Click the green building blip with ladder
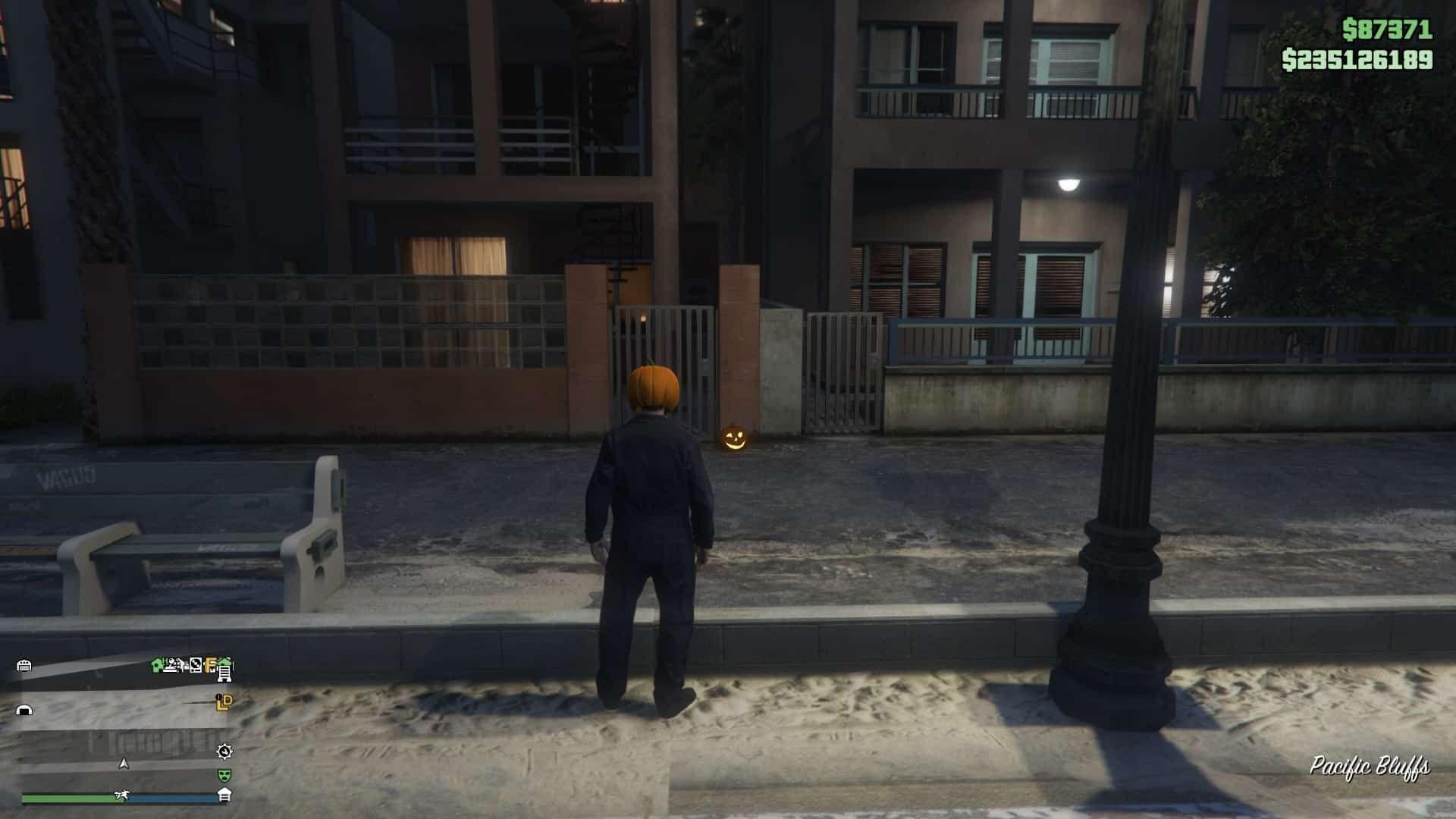The width and height of the screenshot is (1456, 819). [x=224, y=669]
